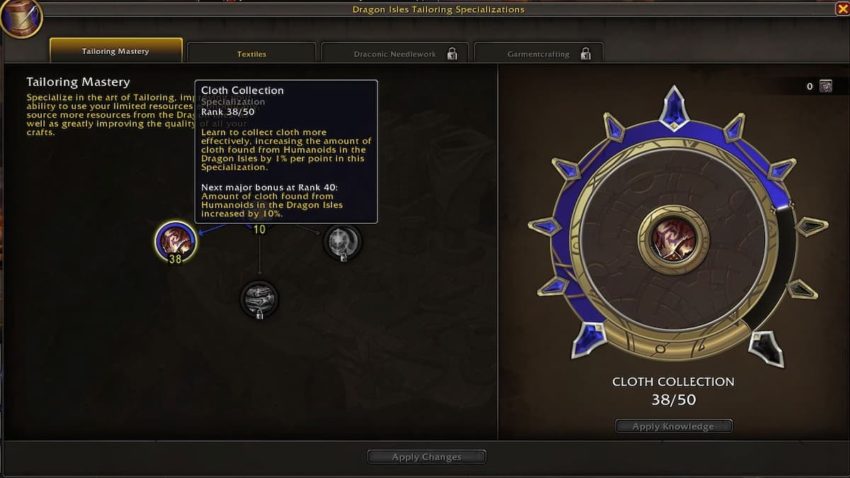Click the Apply Knowledge button
Image resolution: width=850 pixels, height=478 pixels.
673,426
